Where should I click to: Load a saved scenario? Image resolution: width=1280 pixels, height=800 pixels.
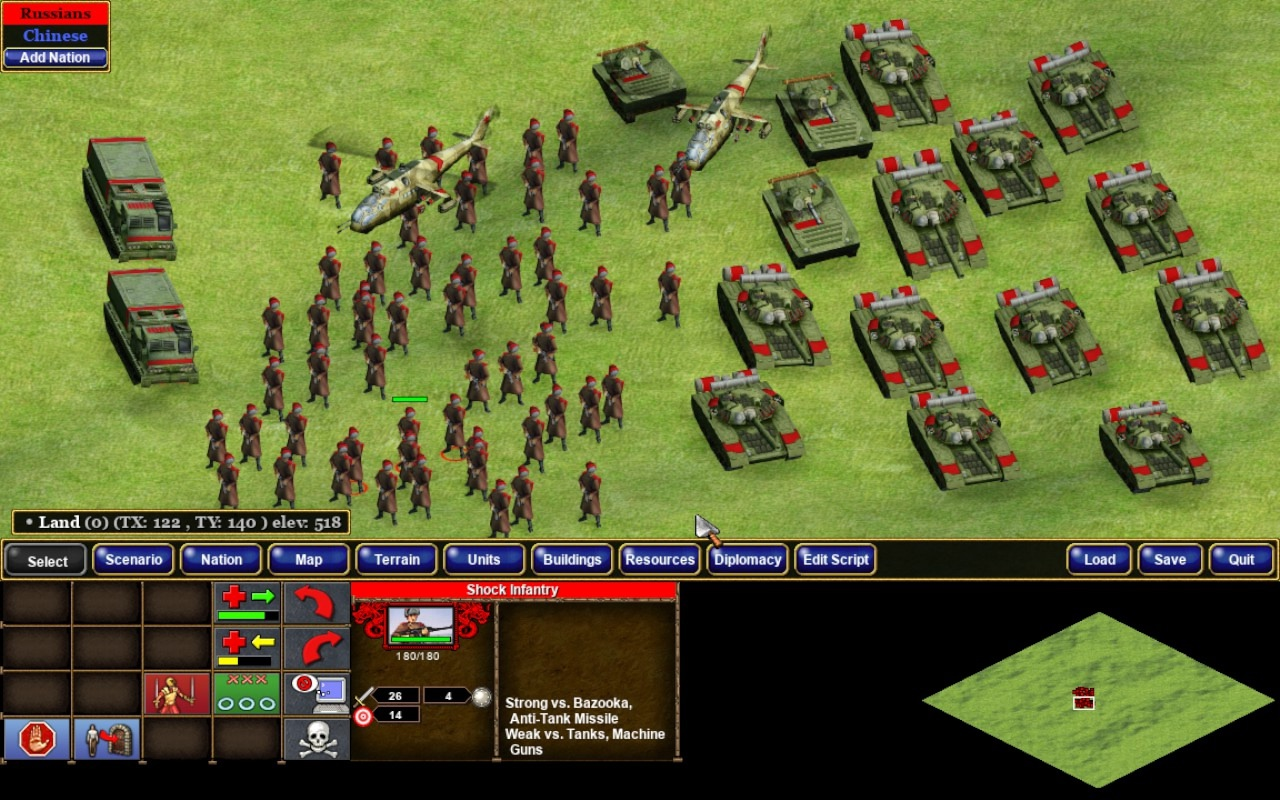point(1099,560)
